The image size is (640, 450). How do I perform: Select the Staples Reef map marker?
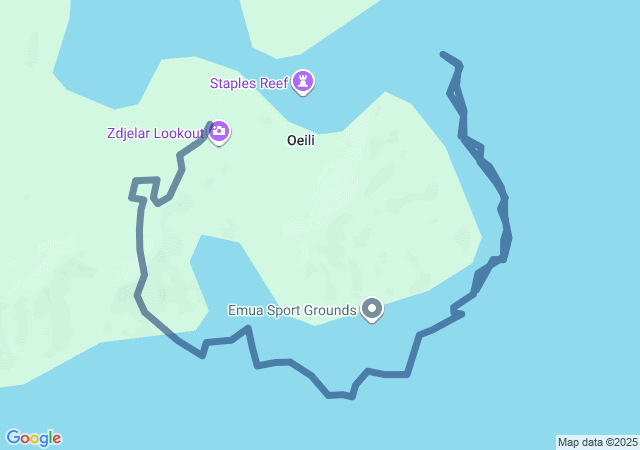[x=304, y=82]
